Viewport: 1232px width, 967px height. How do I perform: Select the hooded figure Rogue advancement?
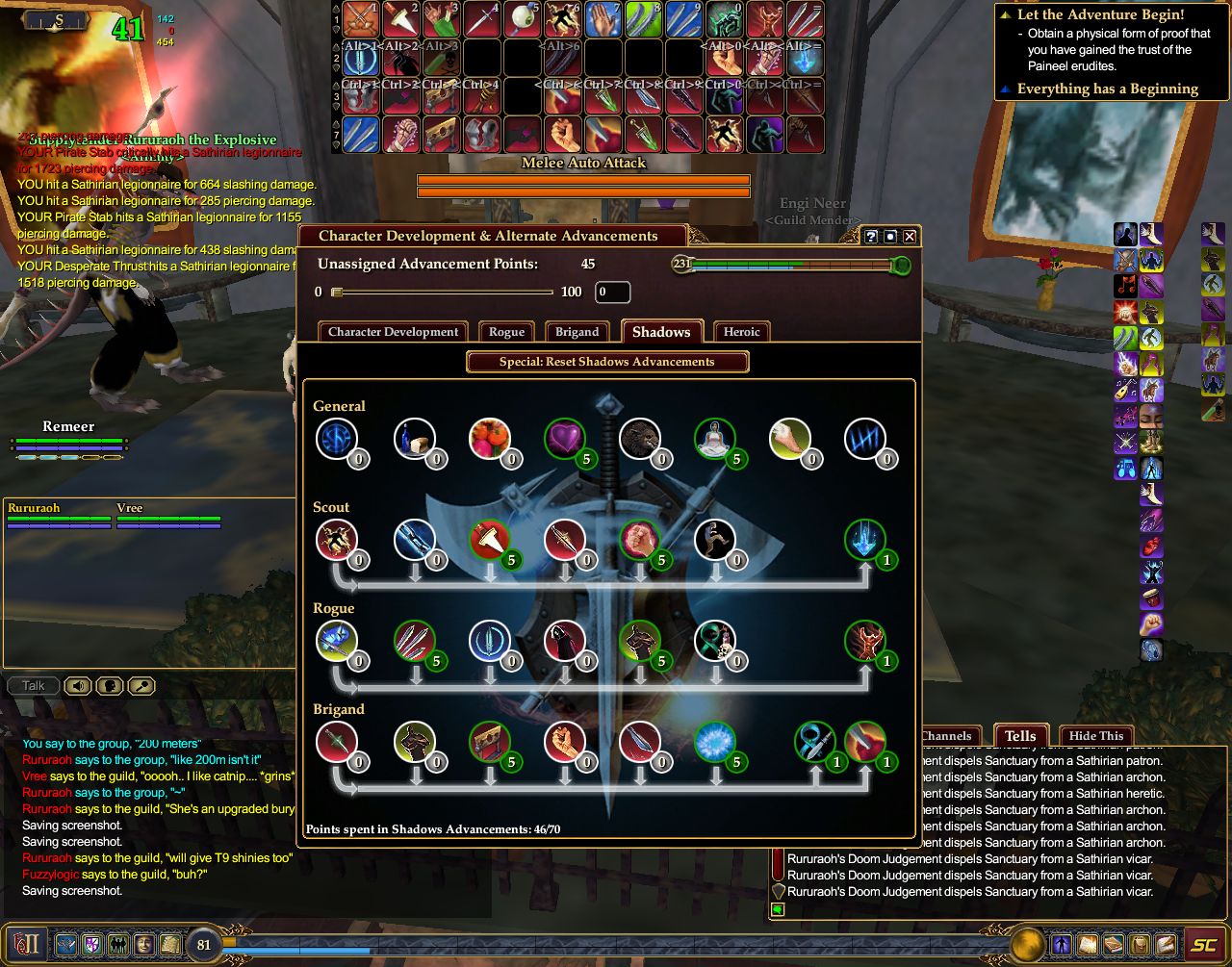tap(564, 641)
